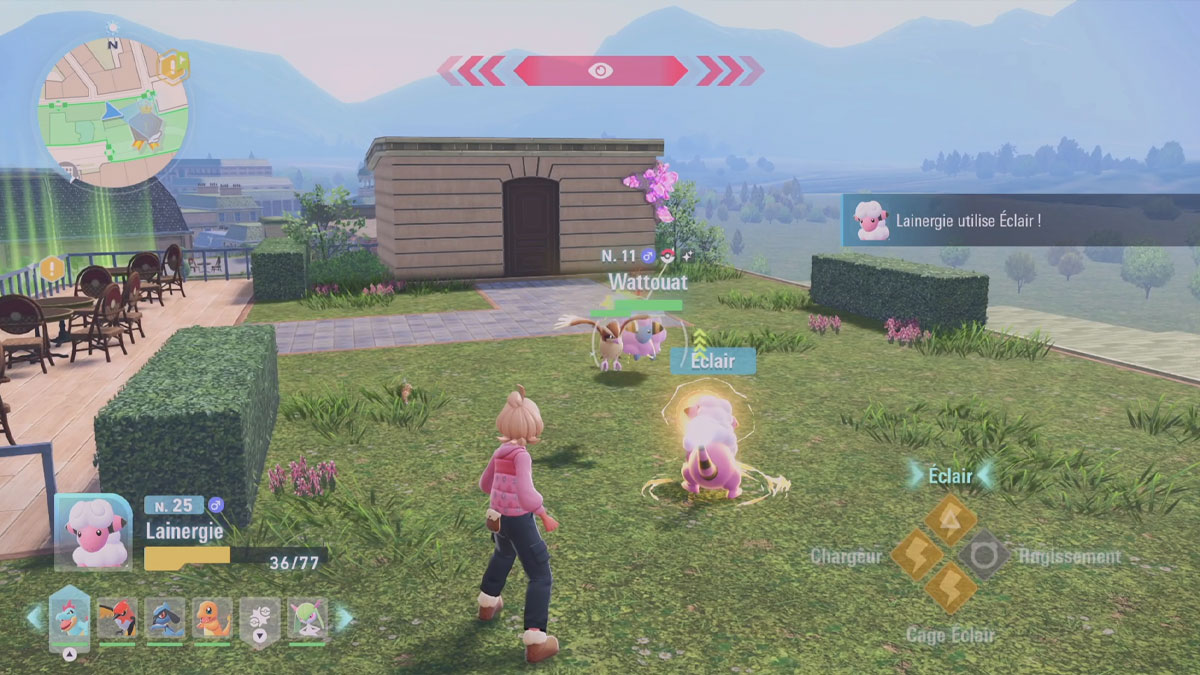Activate the Cage Éclair move

tap(949, 589)
